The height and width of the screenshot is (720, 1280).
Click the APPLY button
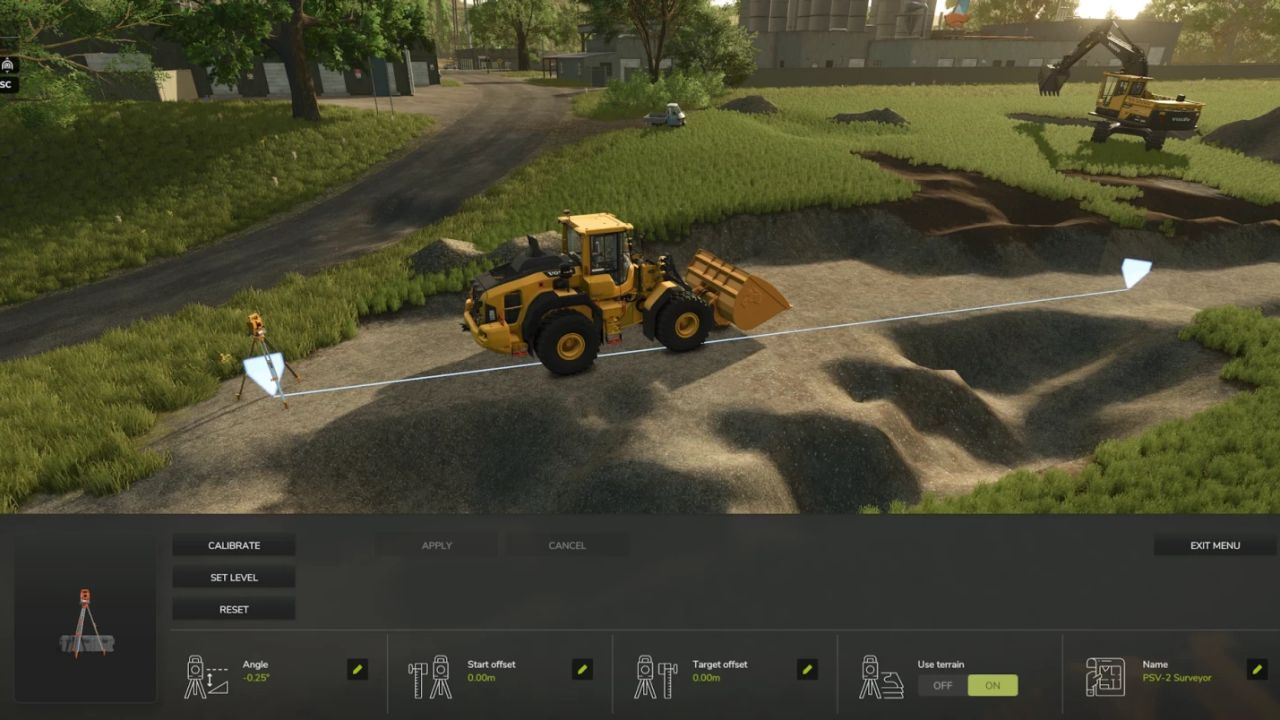click(x=436, y=545)
